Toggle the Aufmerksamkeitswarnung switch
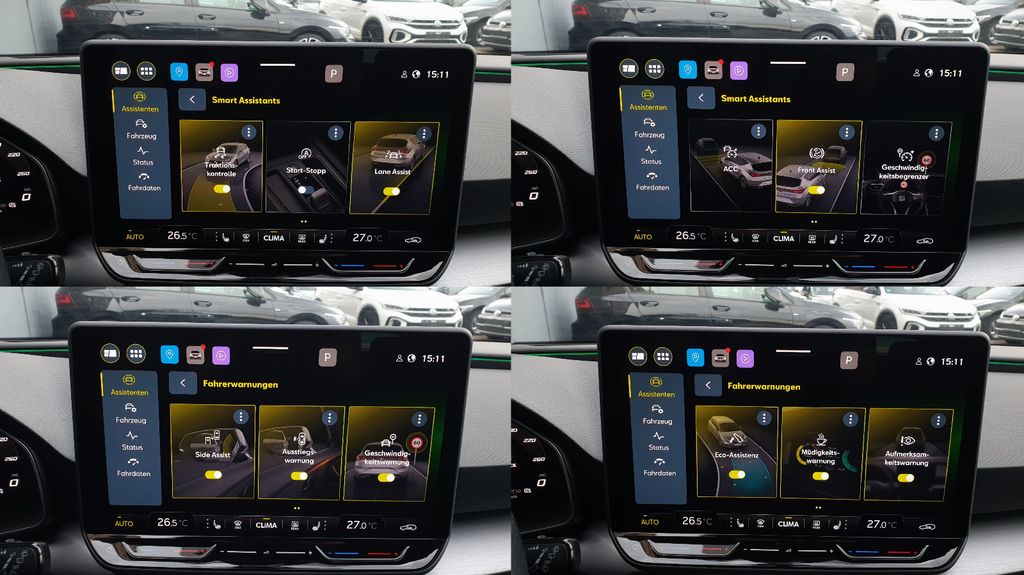1024x575 pixels. click(907, 477)
